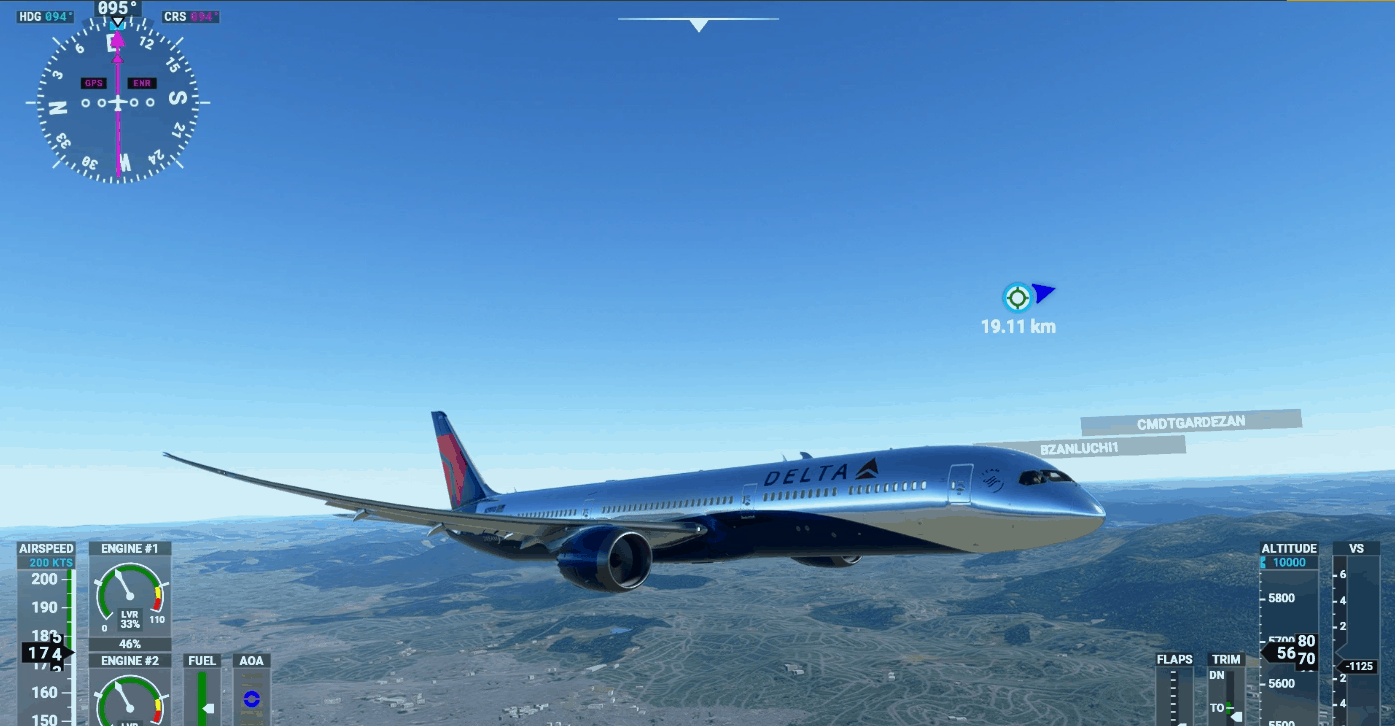Click the heading compass dial
The height and width of the screenshot is (726, 1395).
click(x=118, y=102)
